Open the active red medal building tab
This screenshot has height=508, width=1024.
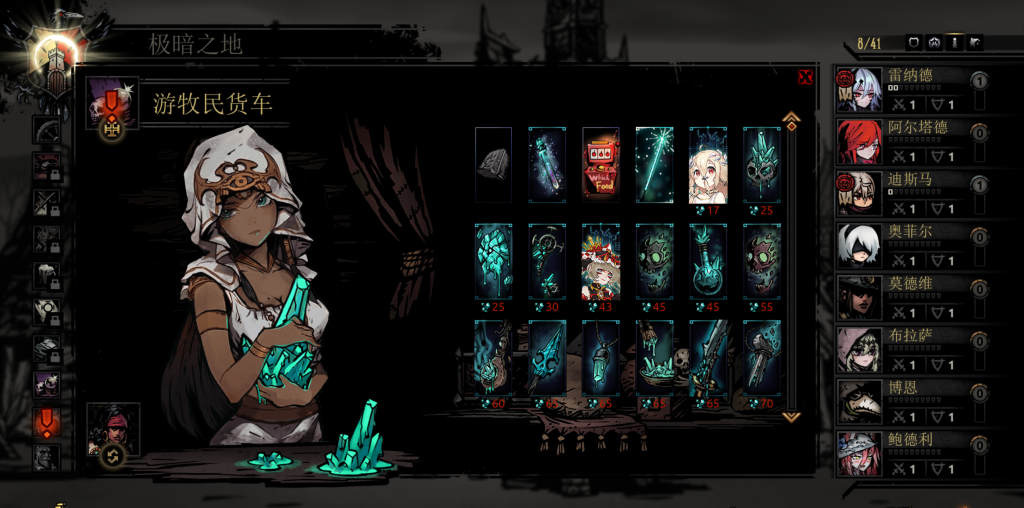coord(46,420)
